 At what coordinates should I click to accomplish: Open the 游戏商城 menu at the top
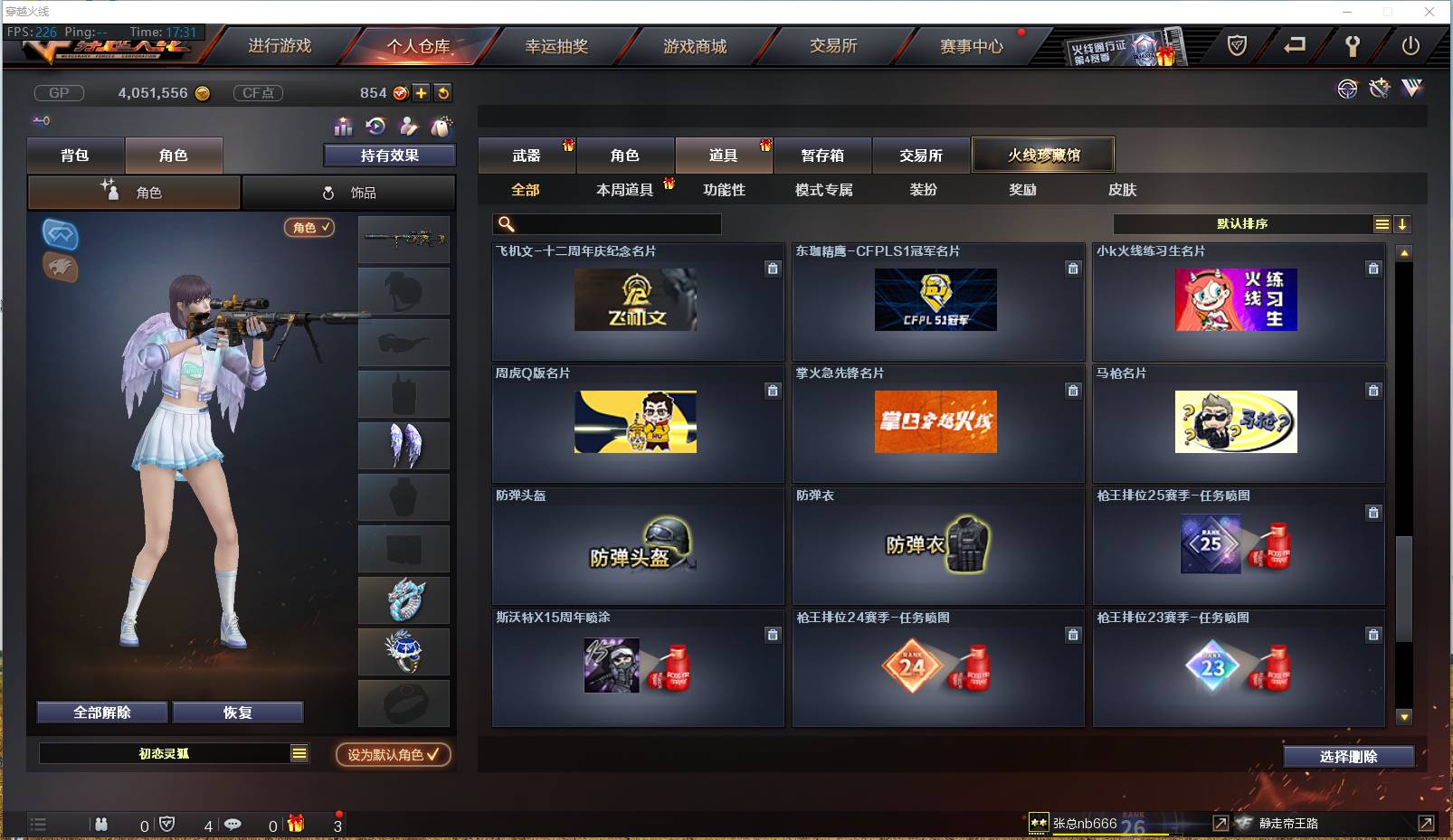click(693, 46)
